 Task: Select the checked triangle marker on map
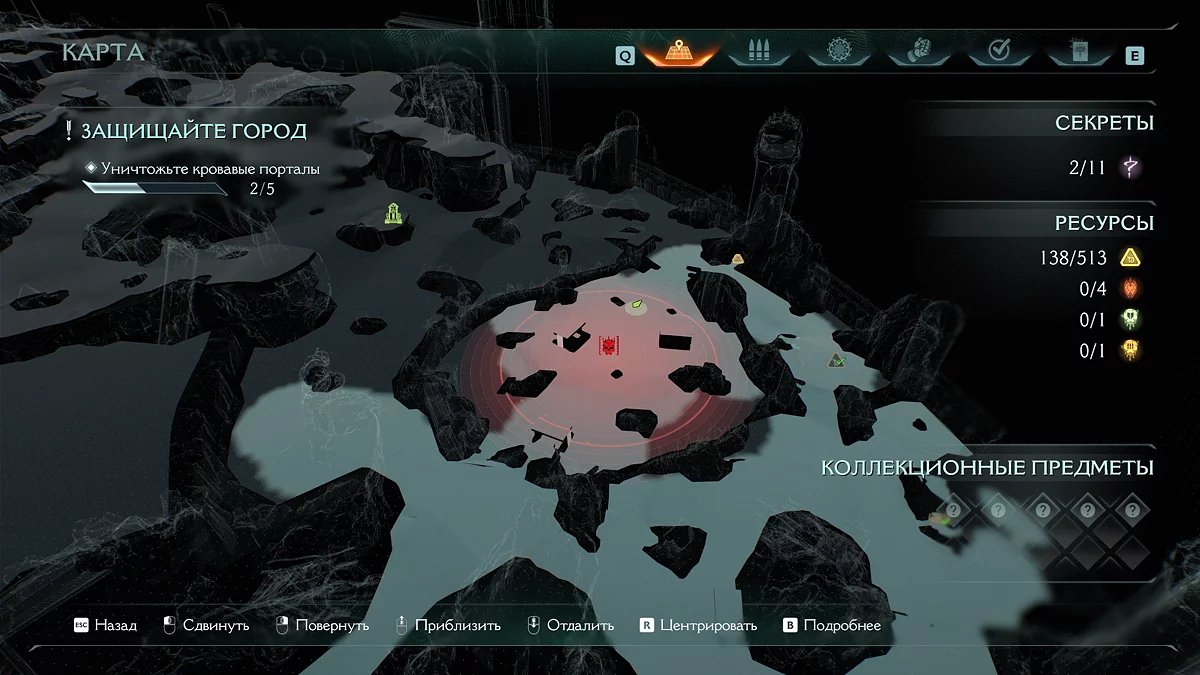point(837,360)
